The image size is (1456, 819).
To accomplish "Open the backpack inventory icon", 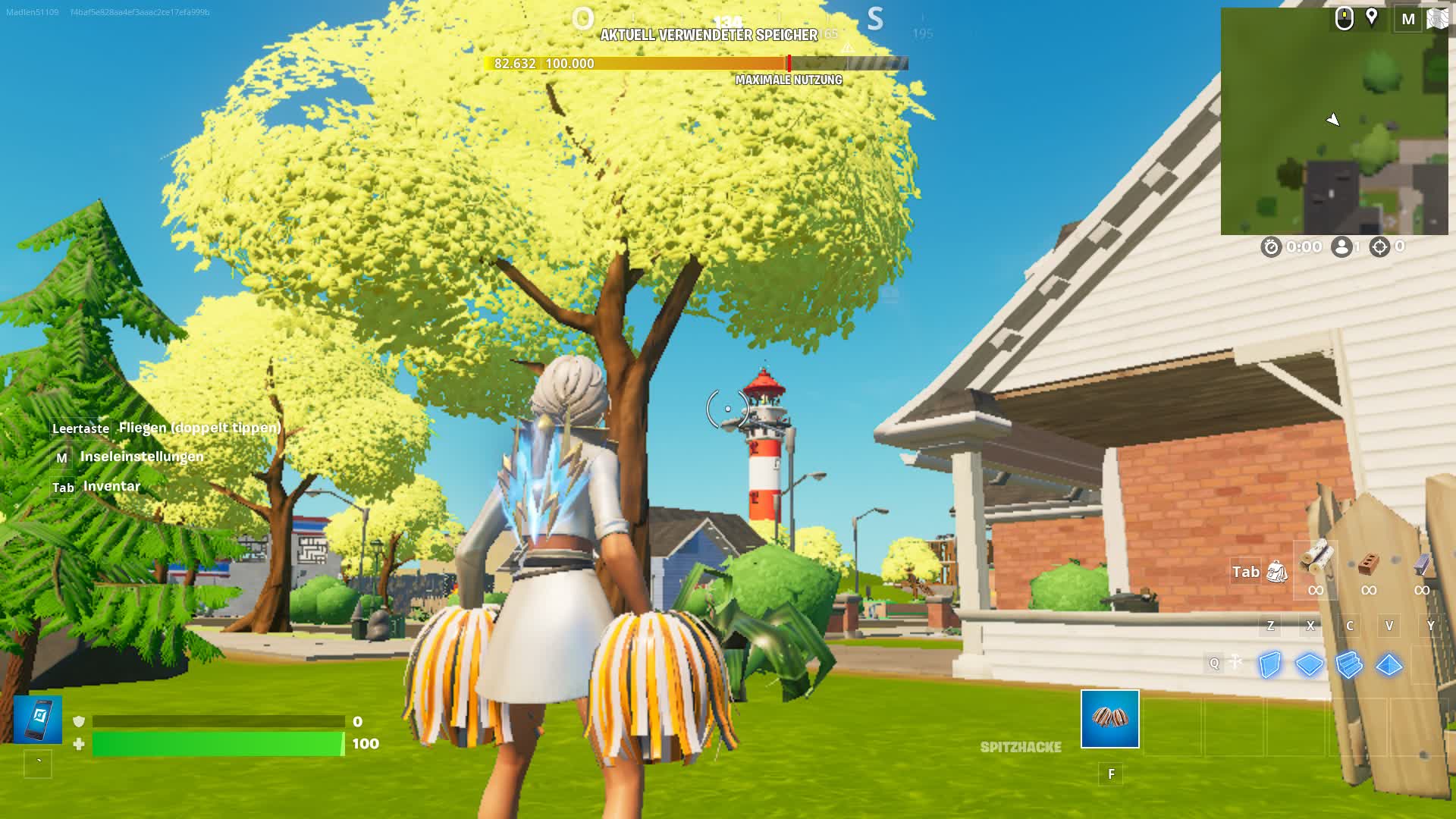I will point(1277,572).
